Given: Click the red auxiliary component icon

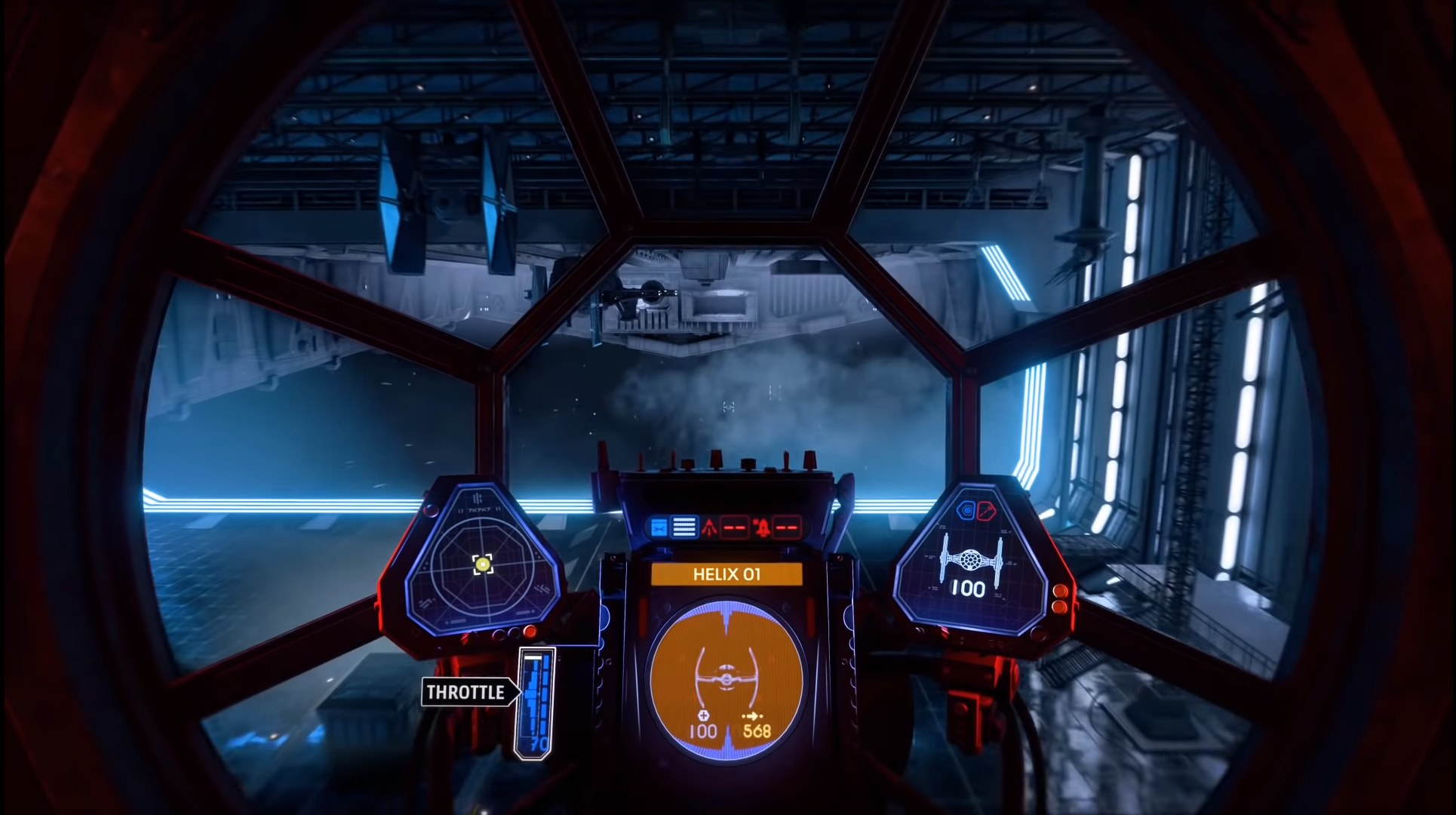Looking at the screenshot, I should tap(987, 512).
